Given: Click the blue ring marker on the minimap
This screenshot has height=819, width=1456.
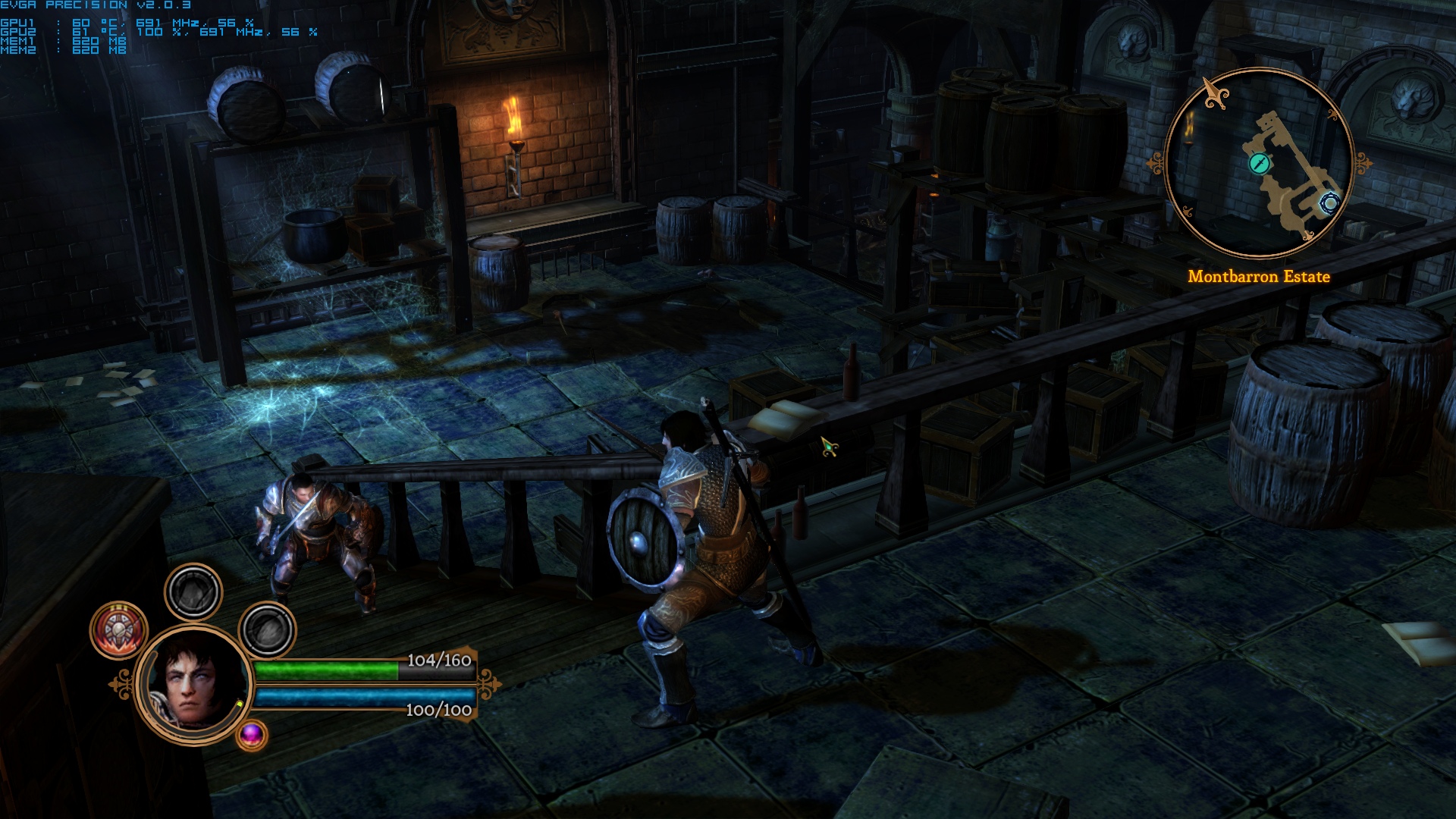Looking at the screenshot, I should click(1329, 202).
